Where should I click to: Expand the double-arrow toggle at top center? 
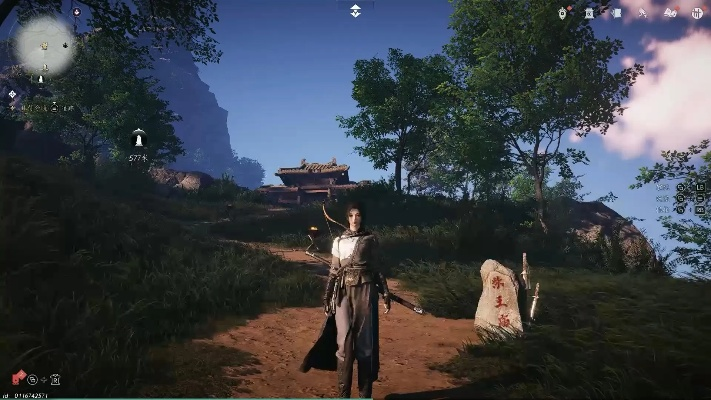355,11
